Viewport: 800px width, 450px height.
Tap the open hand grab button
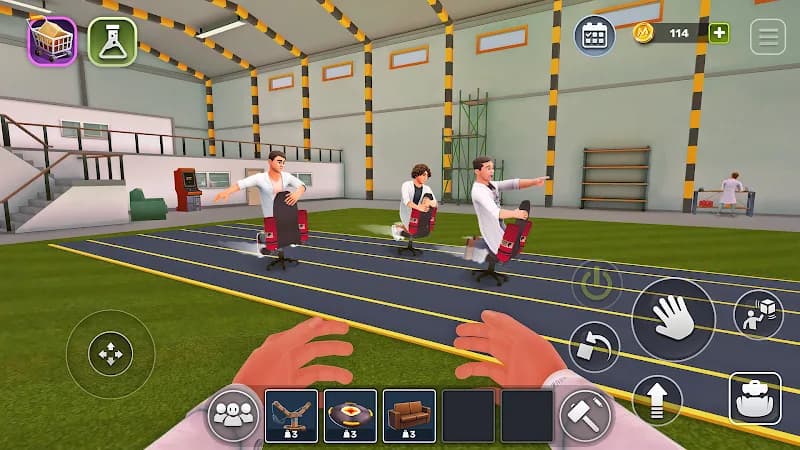tap(673, 319)
